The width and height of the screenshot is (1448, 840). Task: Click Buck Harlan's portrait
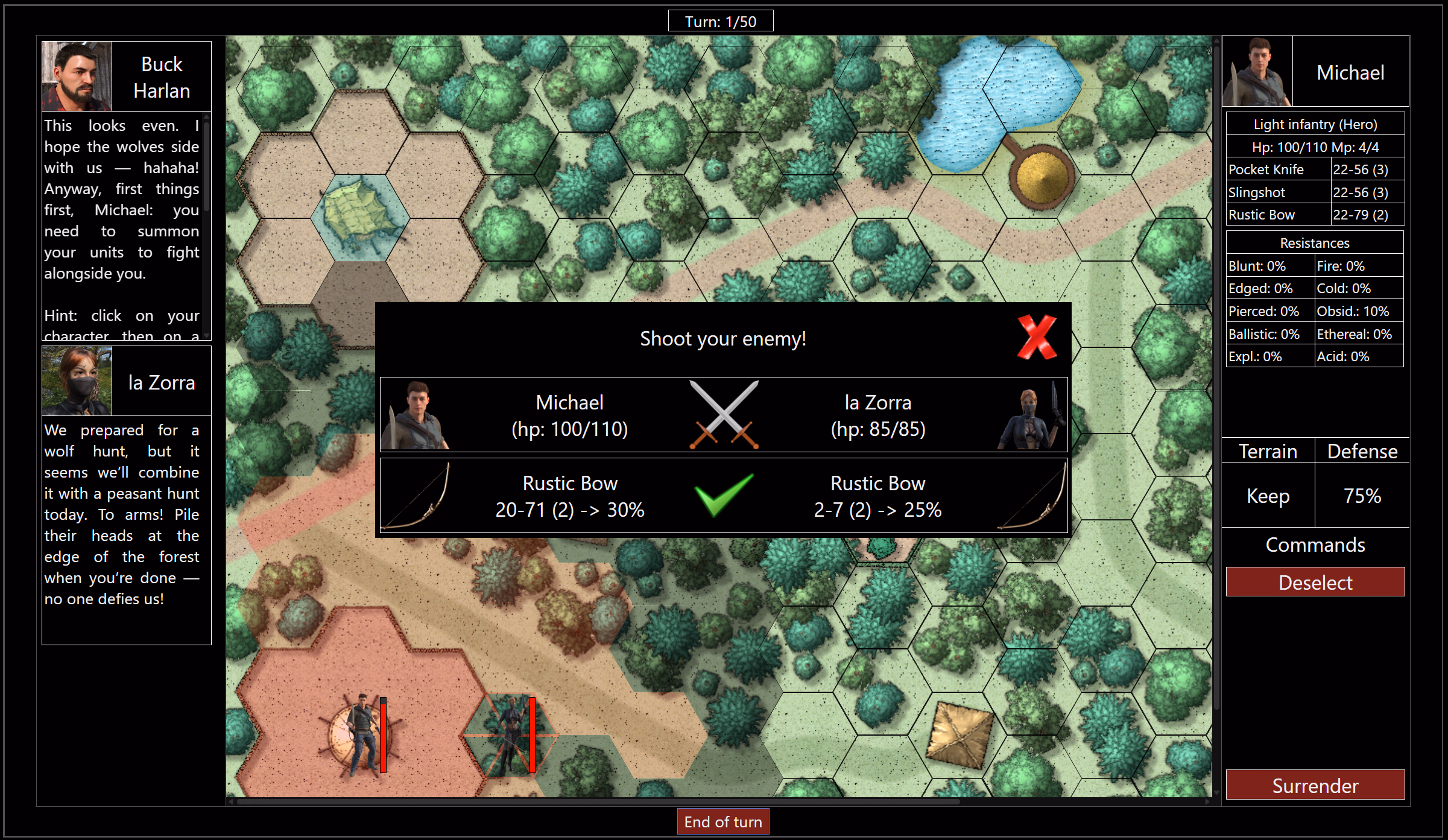click(x=77, y=76)
